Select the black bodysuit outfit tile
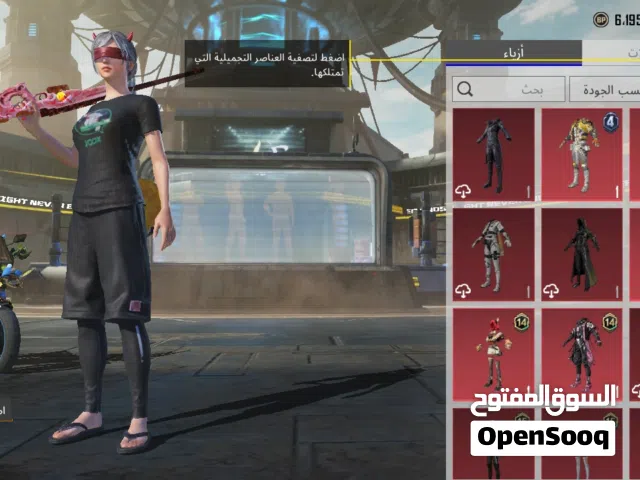This screenshot has width=640, height=480. [493, 152]
